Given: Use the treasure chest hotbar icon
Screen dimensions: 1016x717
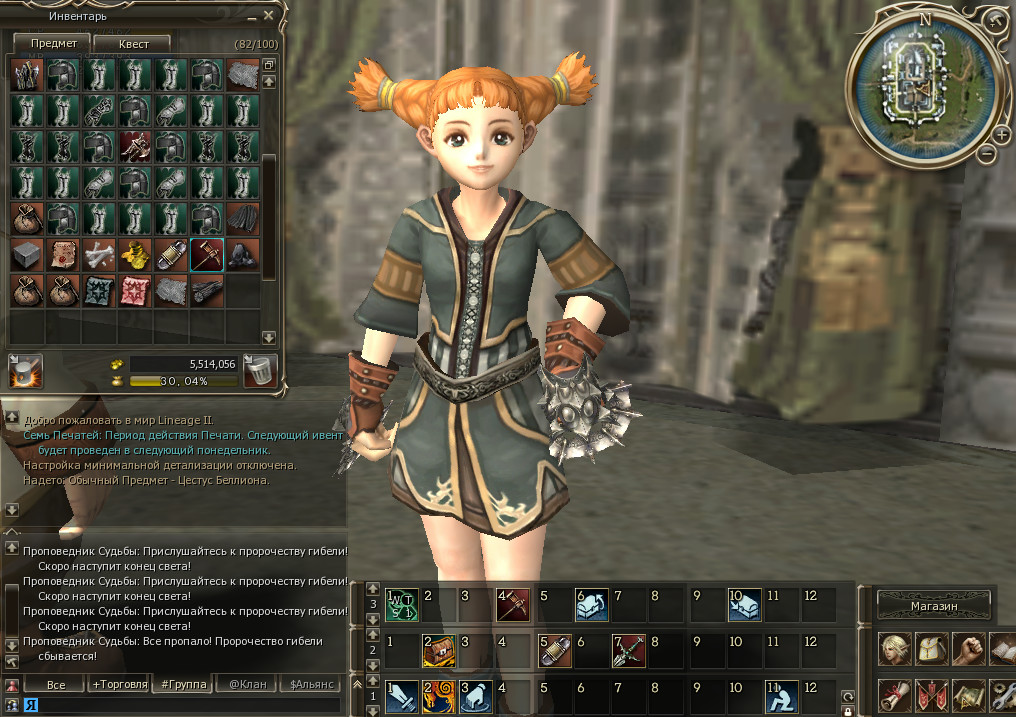Looking at the screenshot, I should point(438,650).
